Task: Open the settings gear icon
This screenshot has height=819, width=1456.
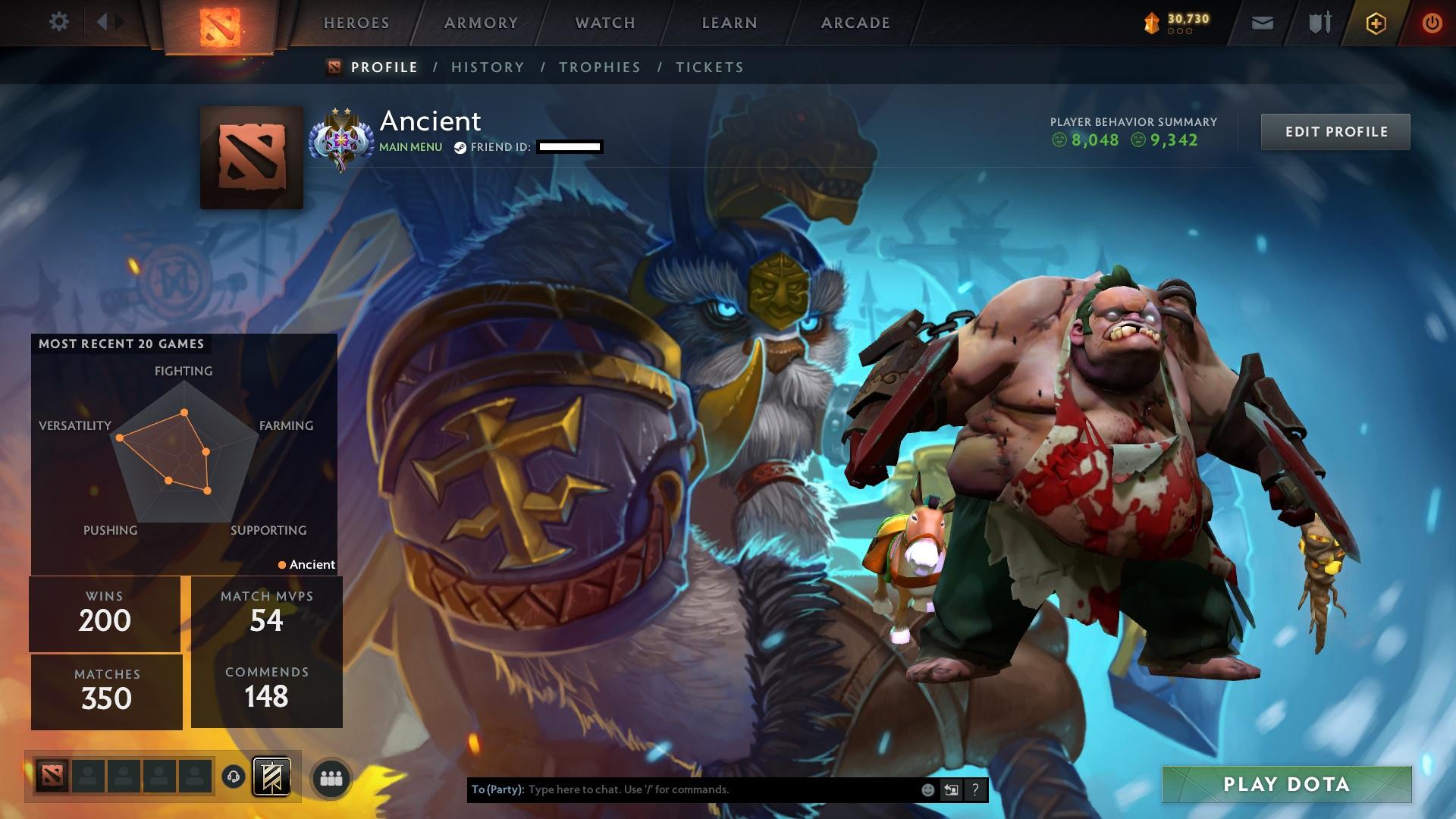Action: pyautogui.click(x=59, y=22)
